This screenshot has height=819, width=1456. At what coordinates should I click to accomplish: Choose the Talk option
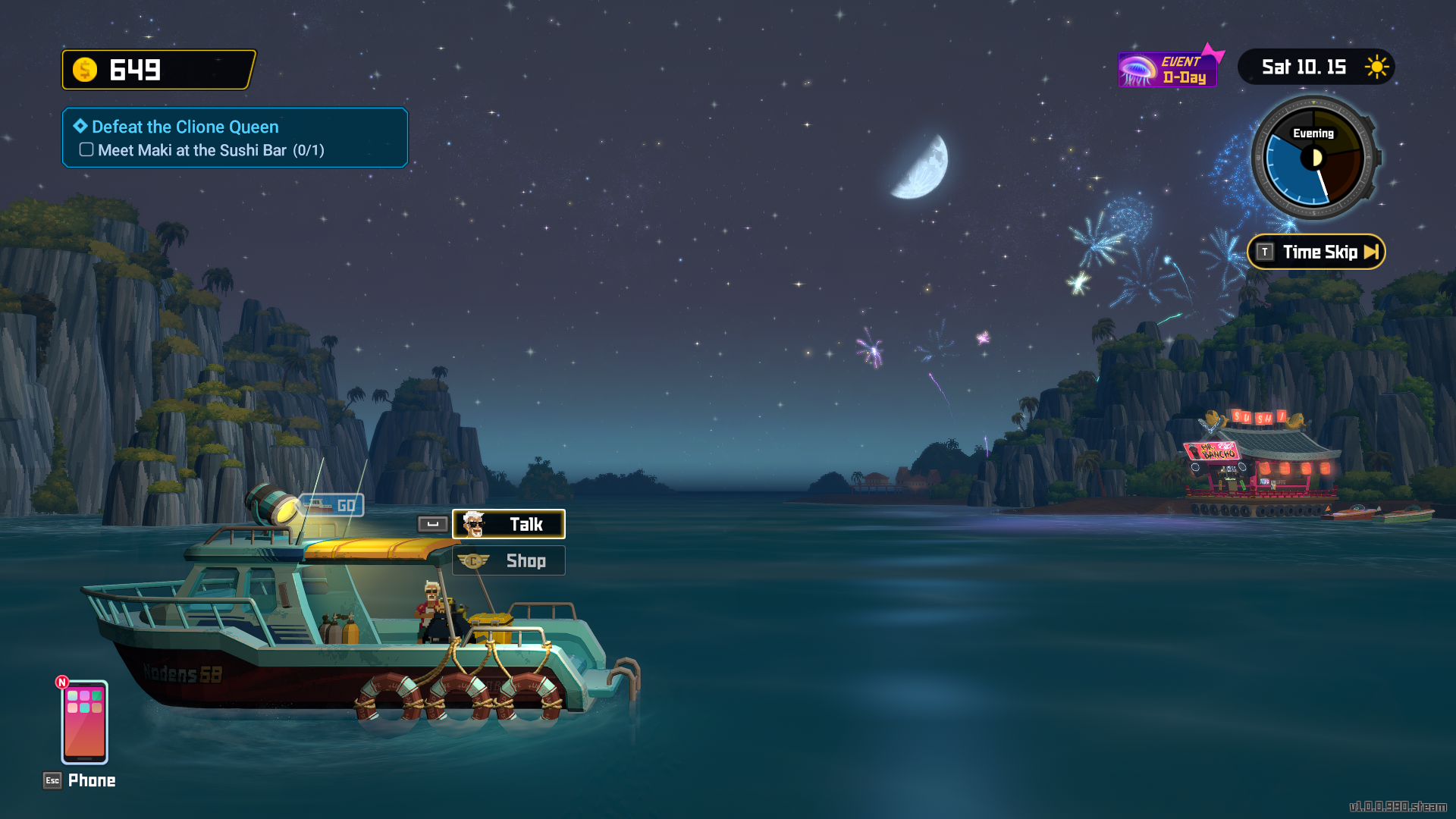click(x=509, y=524)
